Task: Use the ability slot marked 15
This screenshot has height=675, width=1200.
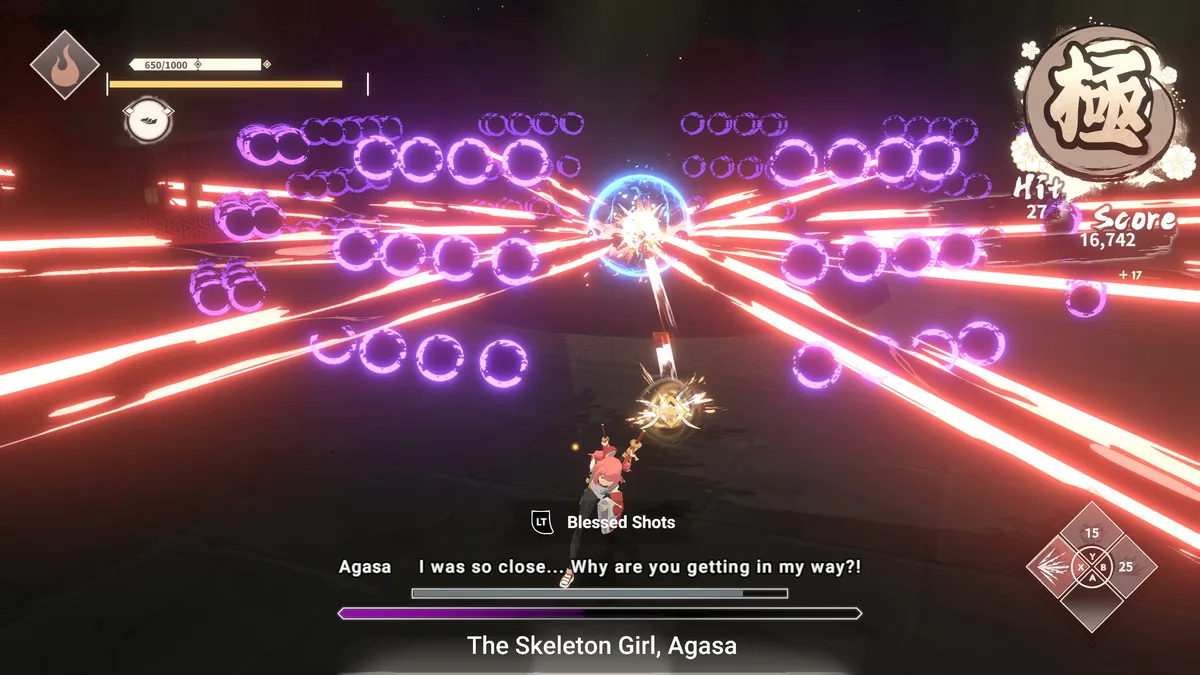Action: point(1091,533)
